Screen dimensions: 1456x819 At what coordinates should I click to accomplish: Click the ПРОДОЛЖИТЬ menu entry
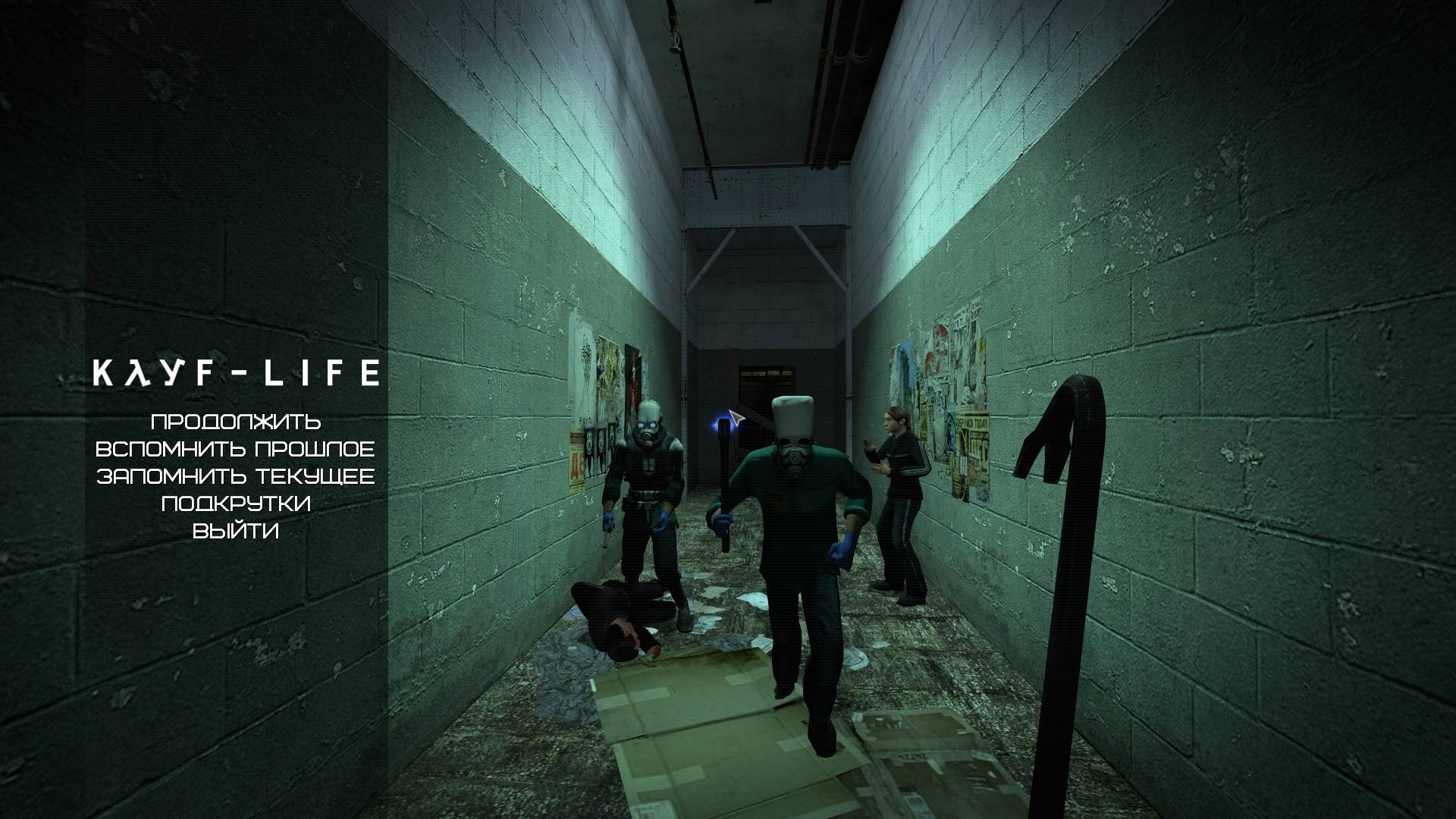(x=235, y=422)
